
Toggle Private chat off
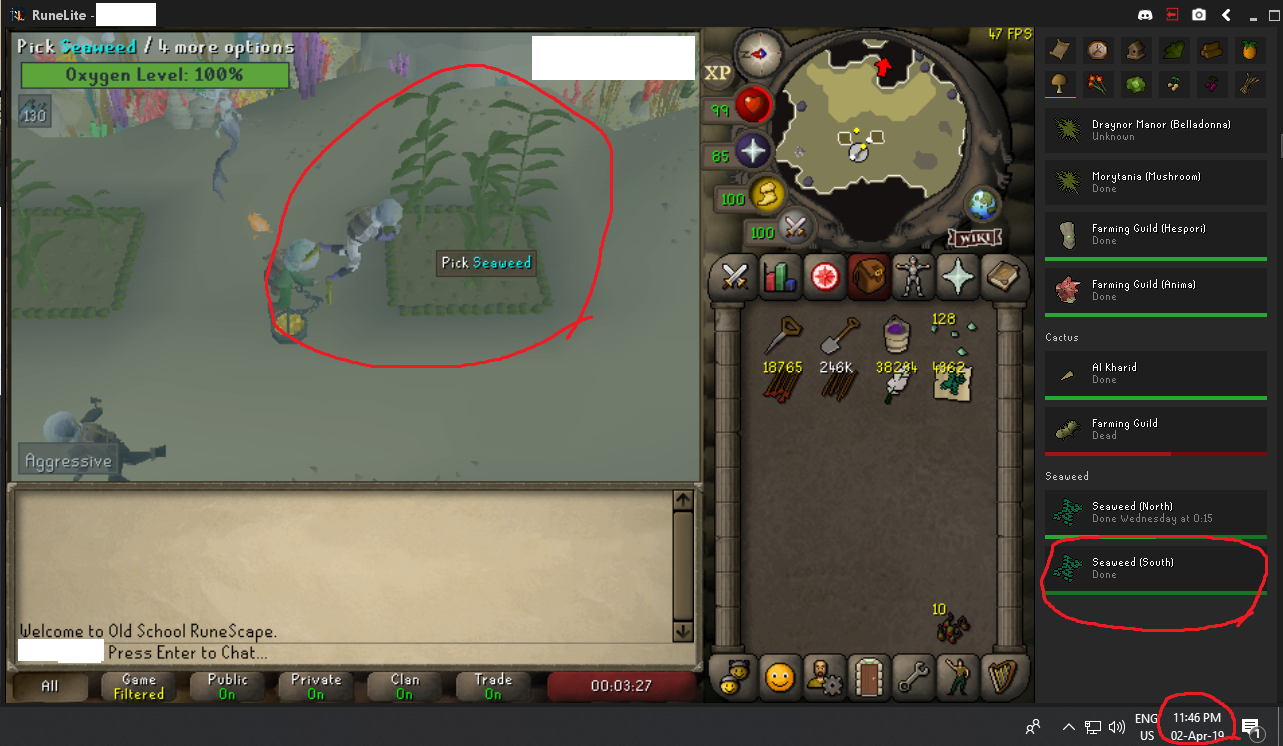314,685
